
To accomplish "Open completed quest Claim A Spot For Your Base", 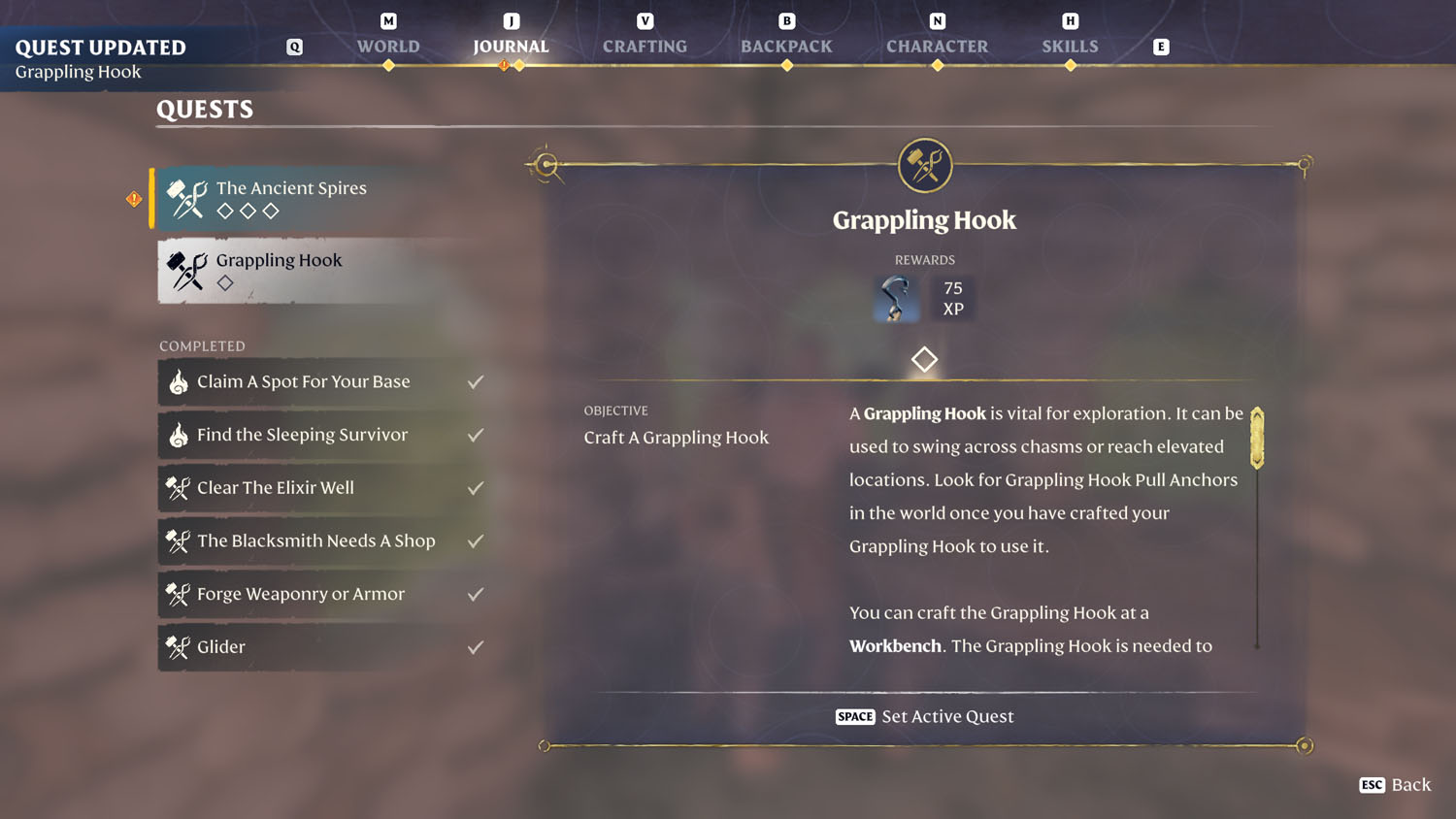I will [x=322, y=381].
